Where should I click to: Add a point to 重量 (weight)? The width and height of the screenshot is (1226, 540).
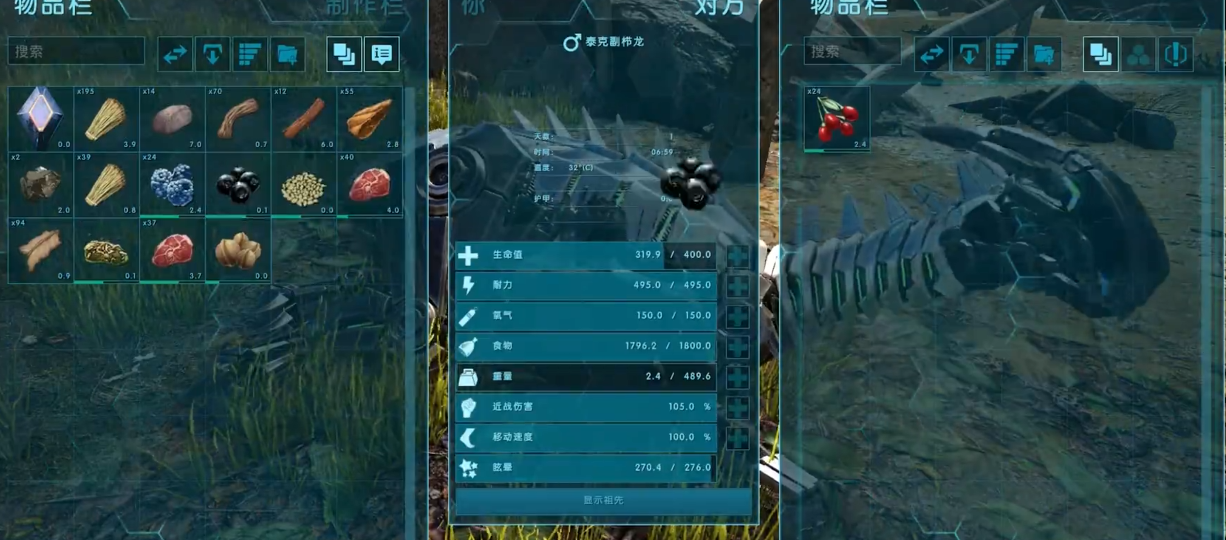(738, 378)
